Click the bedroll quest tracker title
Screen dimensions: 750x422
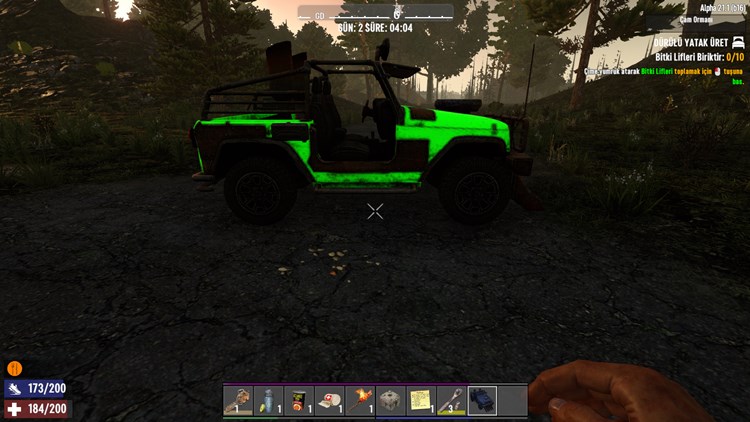pyautogui.click(x=688, y=43)
